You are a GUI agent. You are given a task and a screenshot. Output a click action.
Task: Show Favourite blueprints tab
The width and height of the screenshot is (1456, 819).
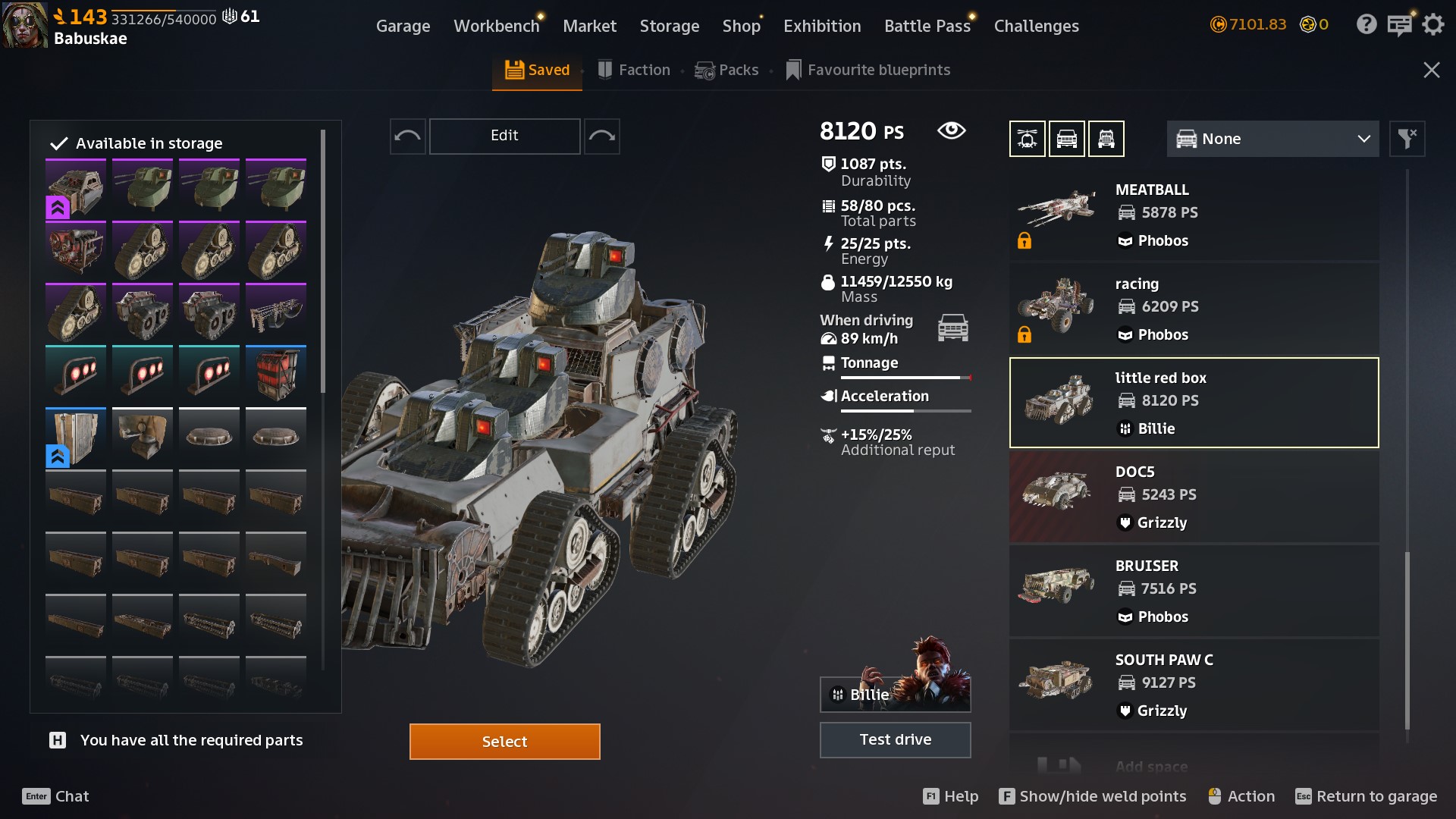tap(868, 70)
